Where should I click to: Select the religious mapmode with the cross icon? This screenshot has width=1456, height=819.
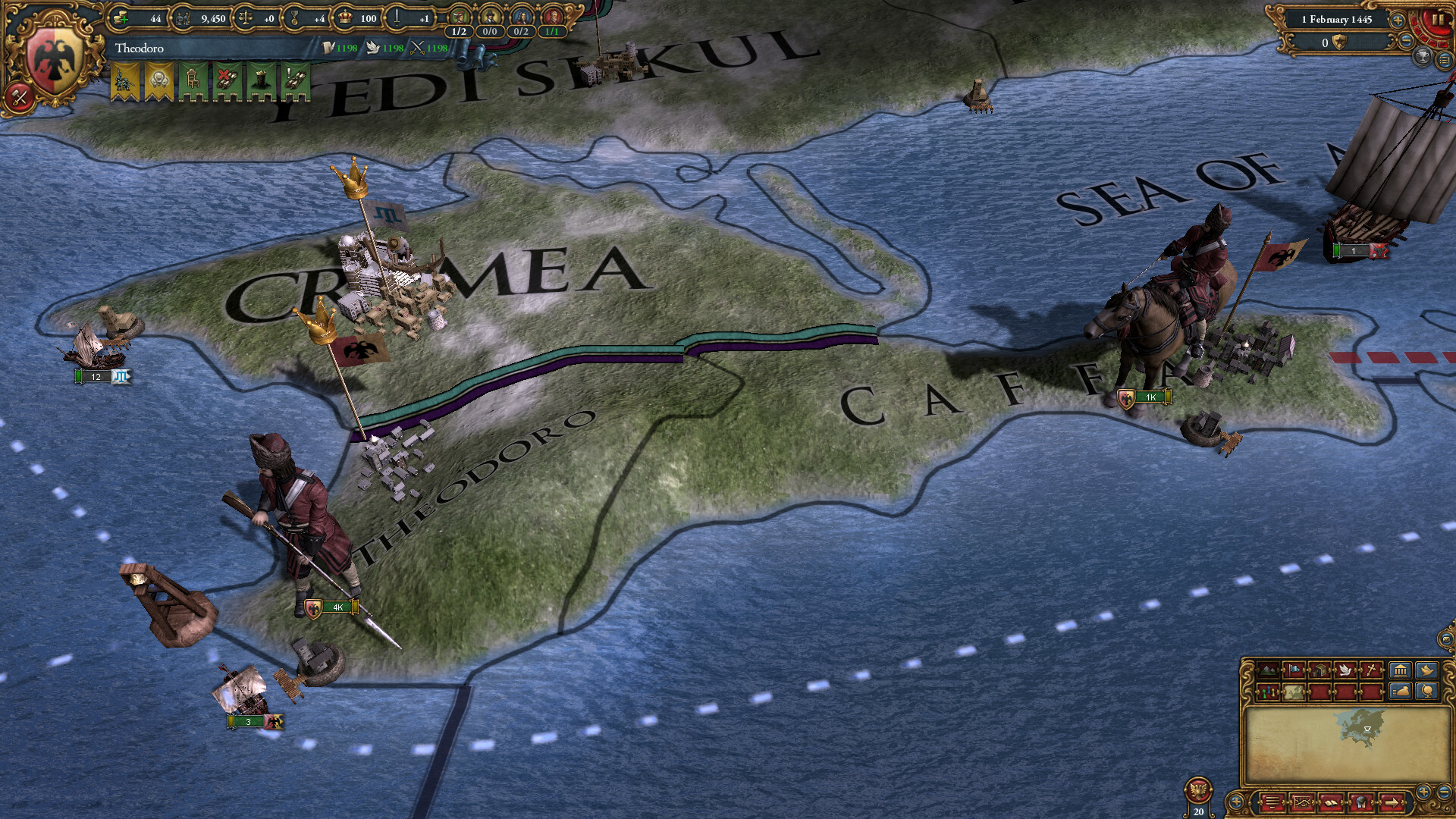(x=1370, y=669)
